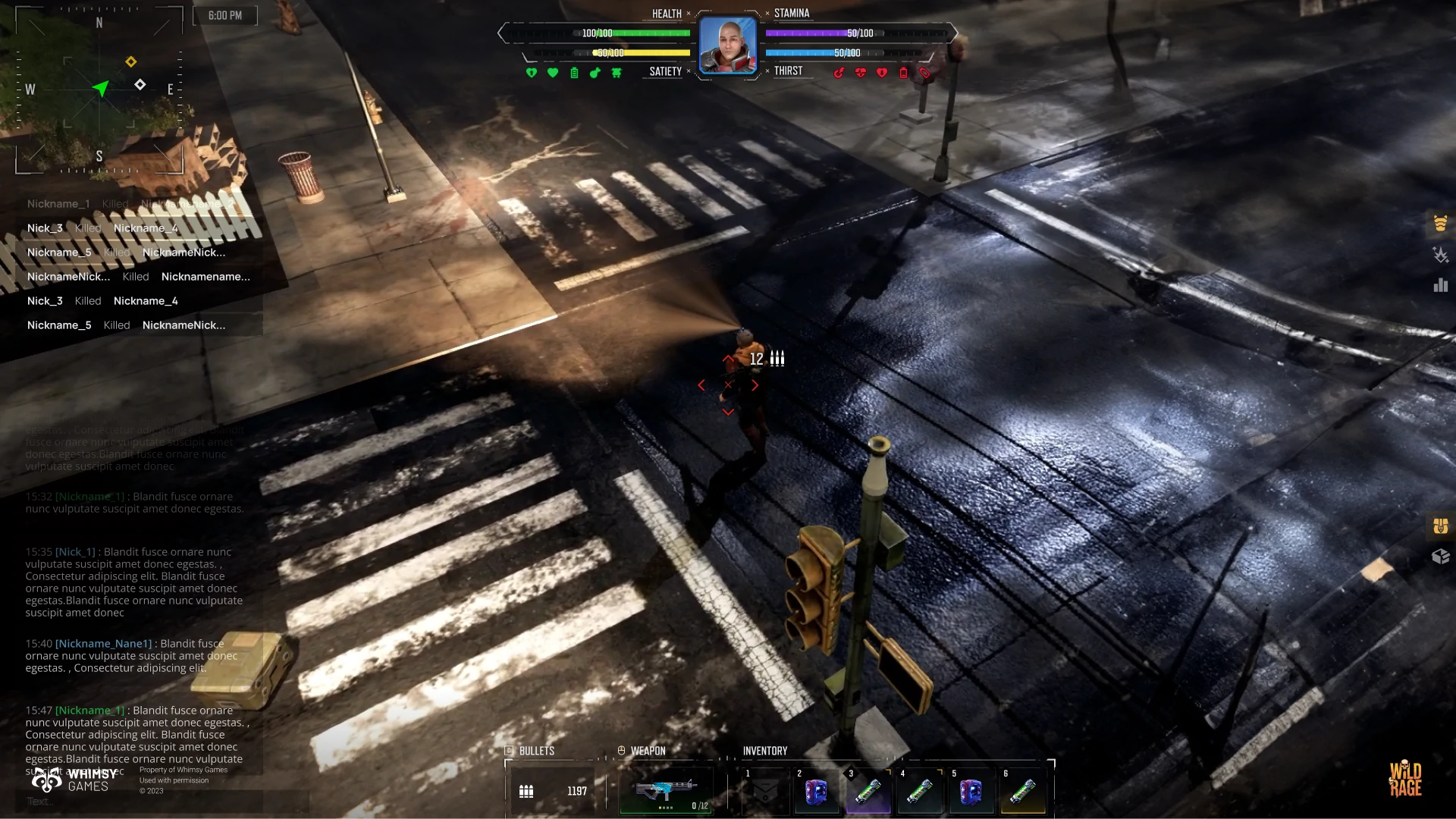Open the yellow backpack inventory button
Screen dimensions: 1456x819
click(1440, 526)
